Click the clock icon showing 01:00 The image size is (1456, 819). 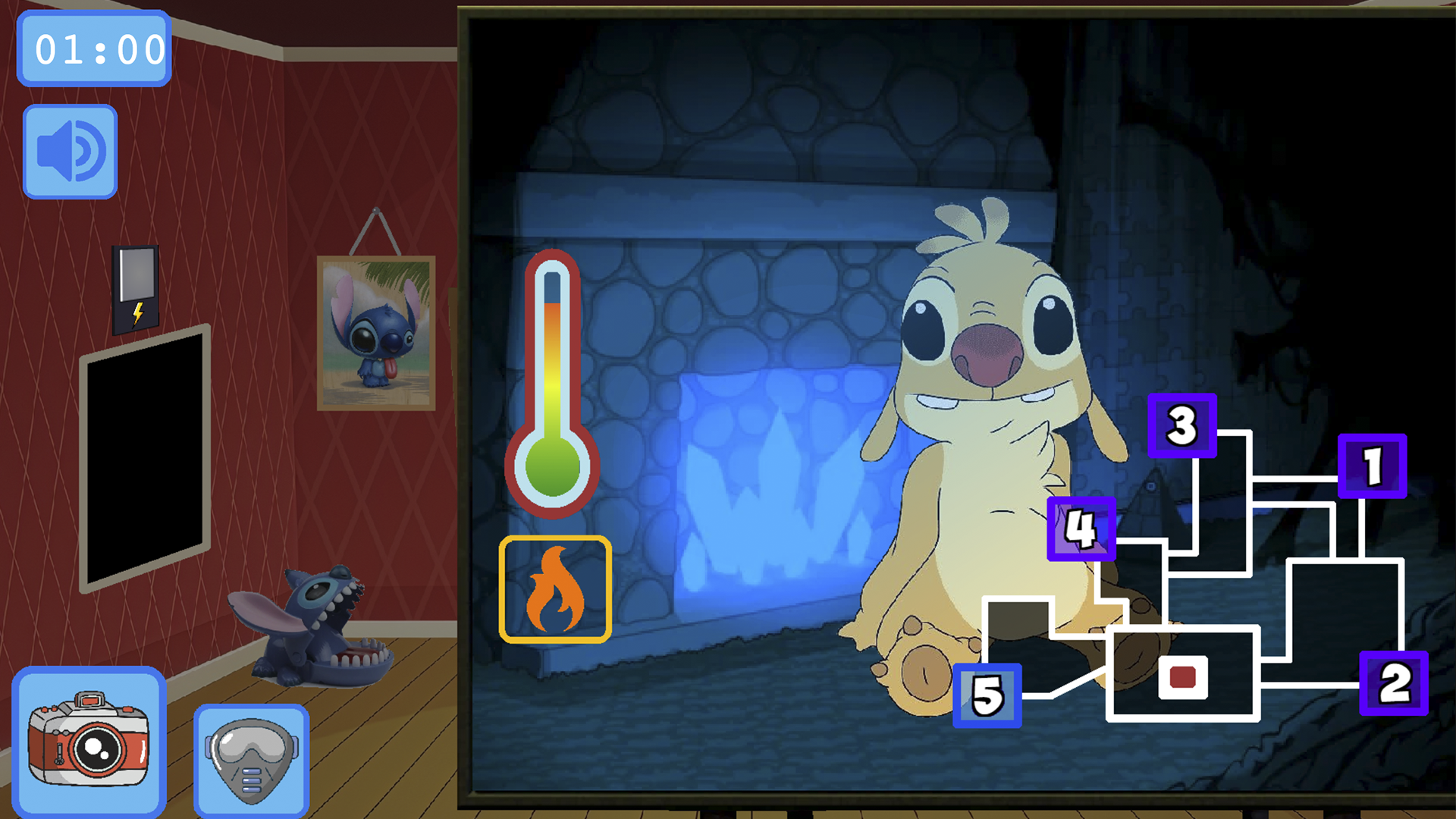93,49
